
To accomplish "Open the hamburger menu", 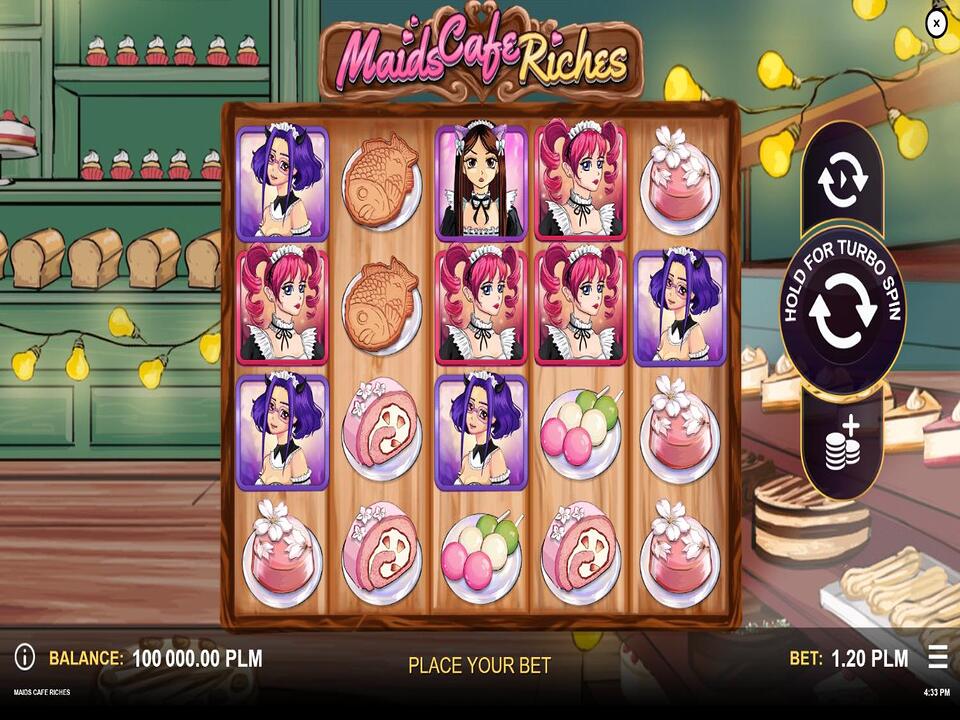I will [x=937, y=657].
